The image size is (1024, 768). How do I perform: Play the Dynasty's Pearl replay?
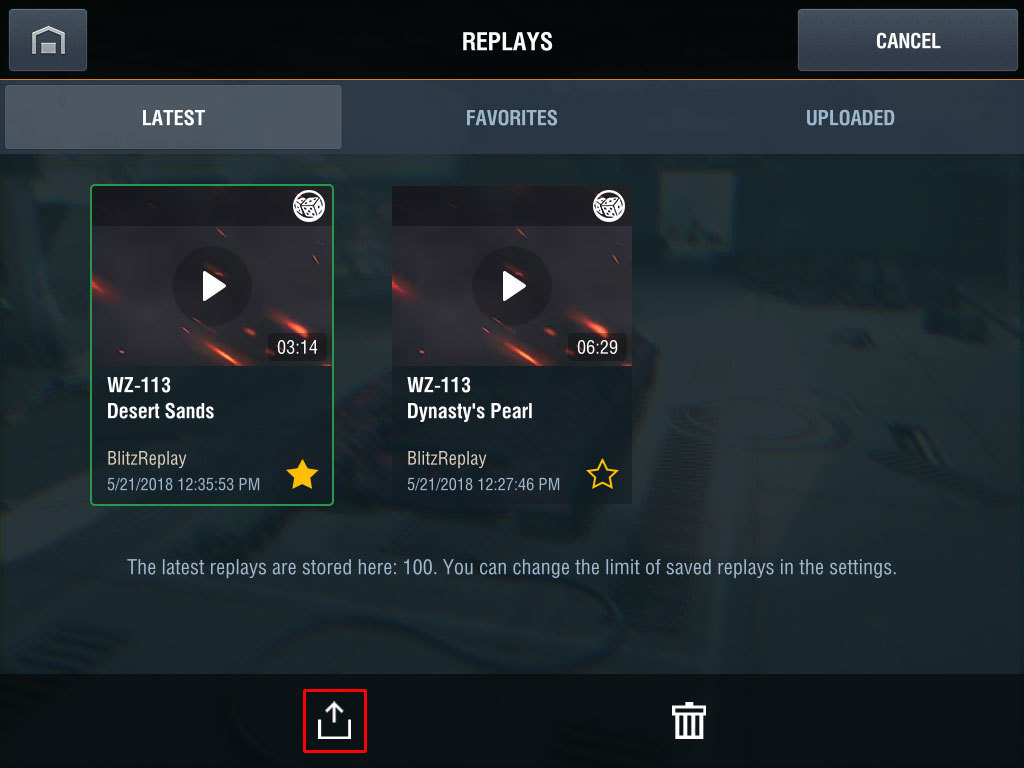coord(512,286)
